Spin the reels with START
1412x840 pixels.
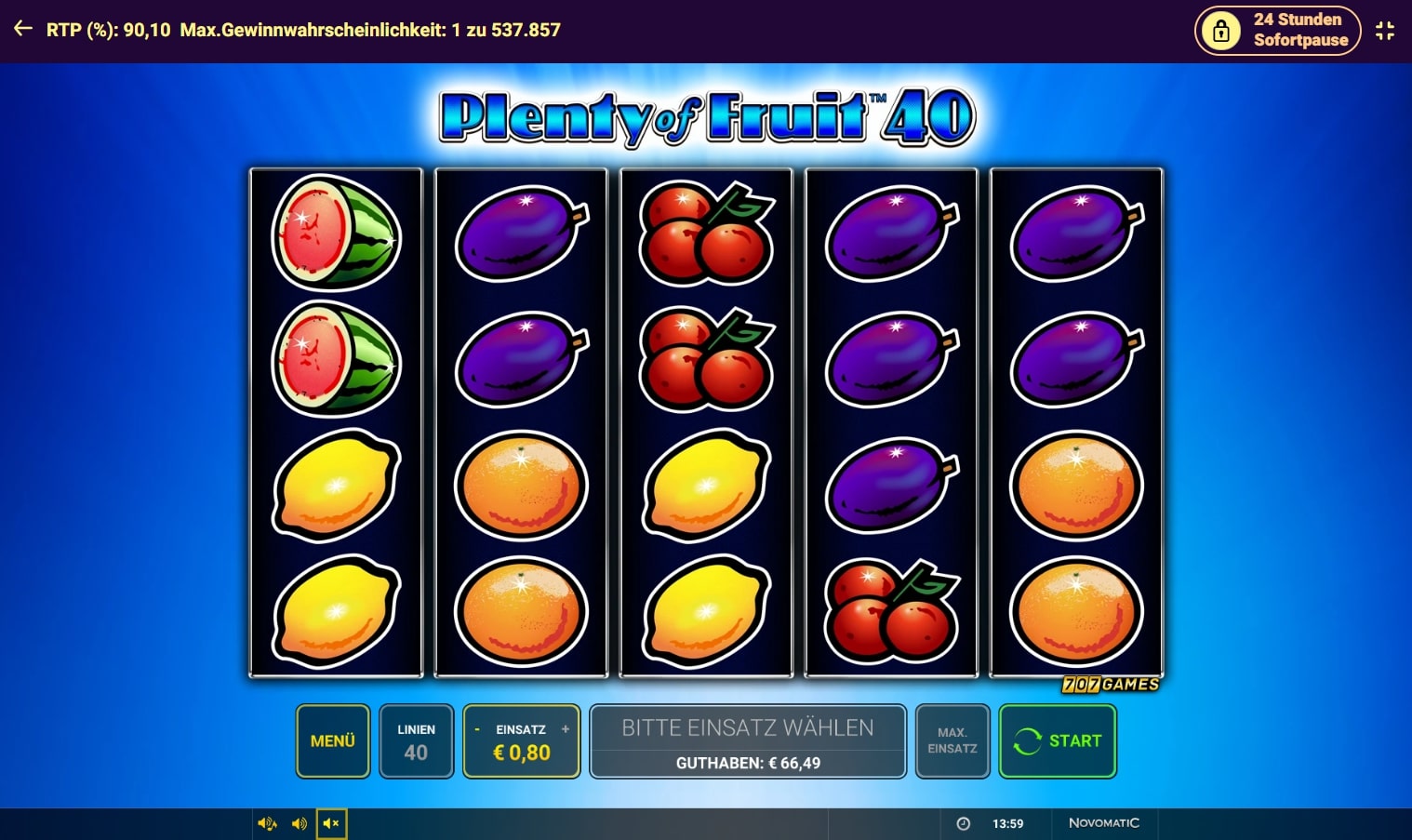(x=1058, y=740)
